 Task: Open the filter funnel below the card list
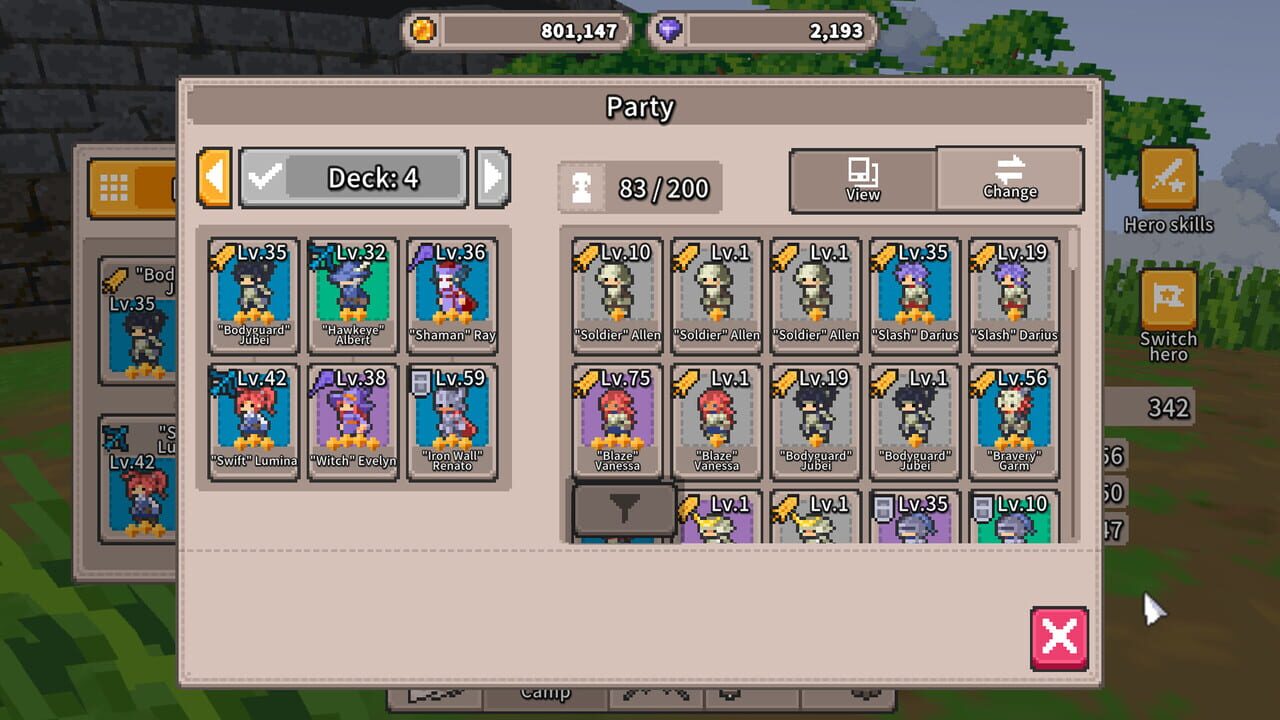pos(622,509)
